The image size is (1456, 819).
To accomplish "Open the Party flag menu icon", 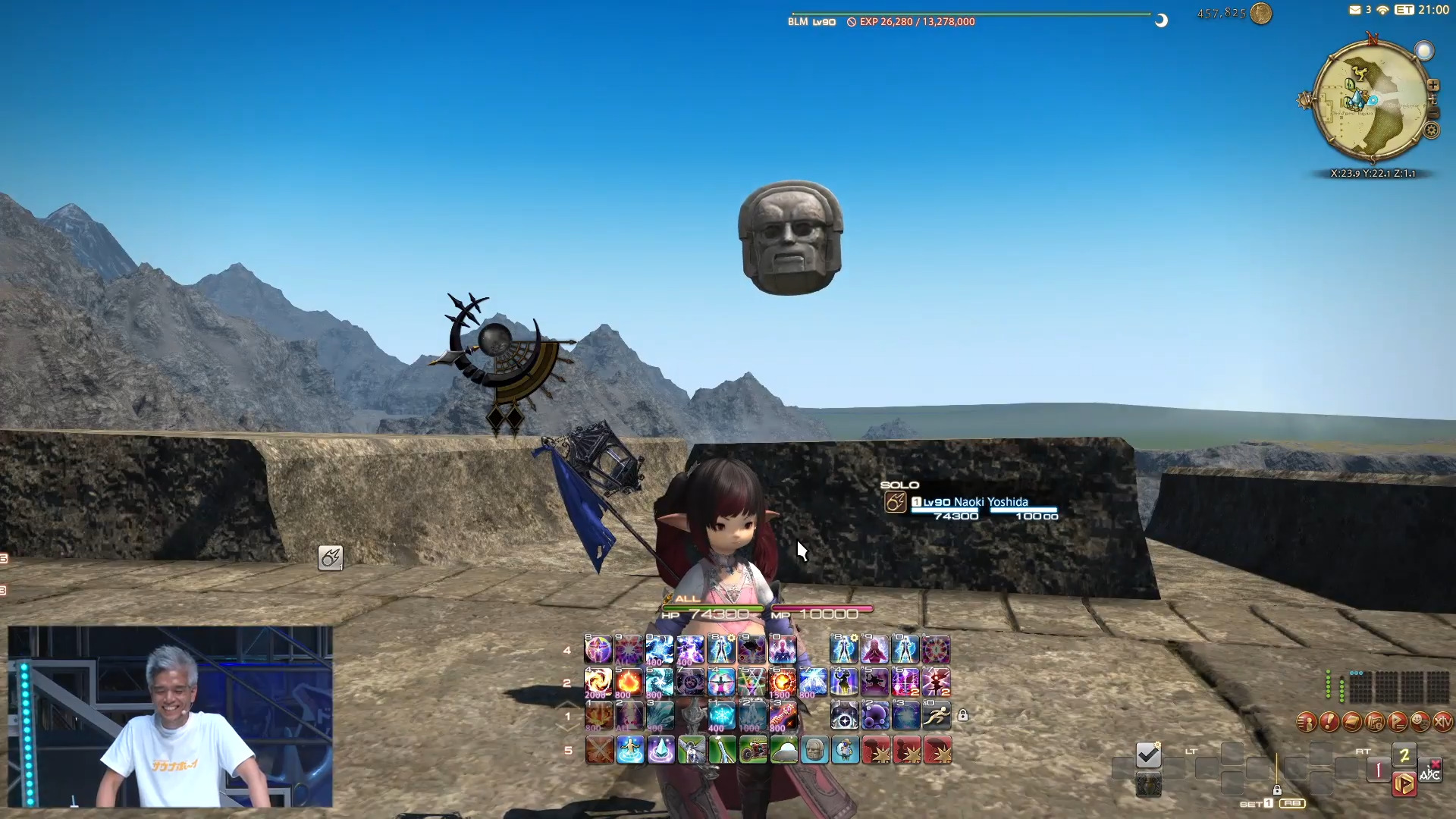I will (x=1397, y=722).
